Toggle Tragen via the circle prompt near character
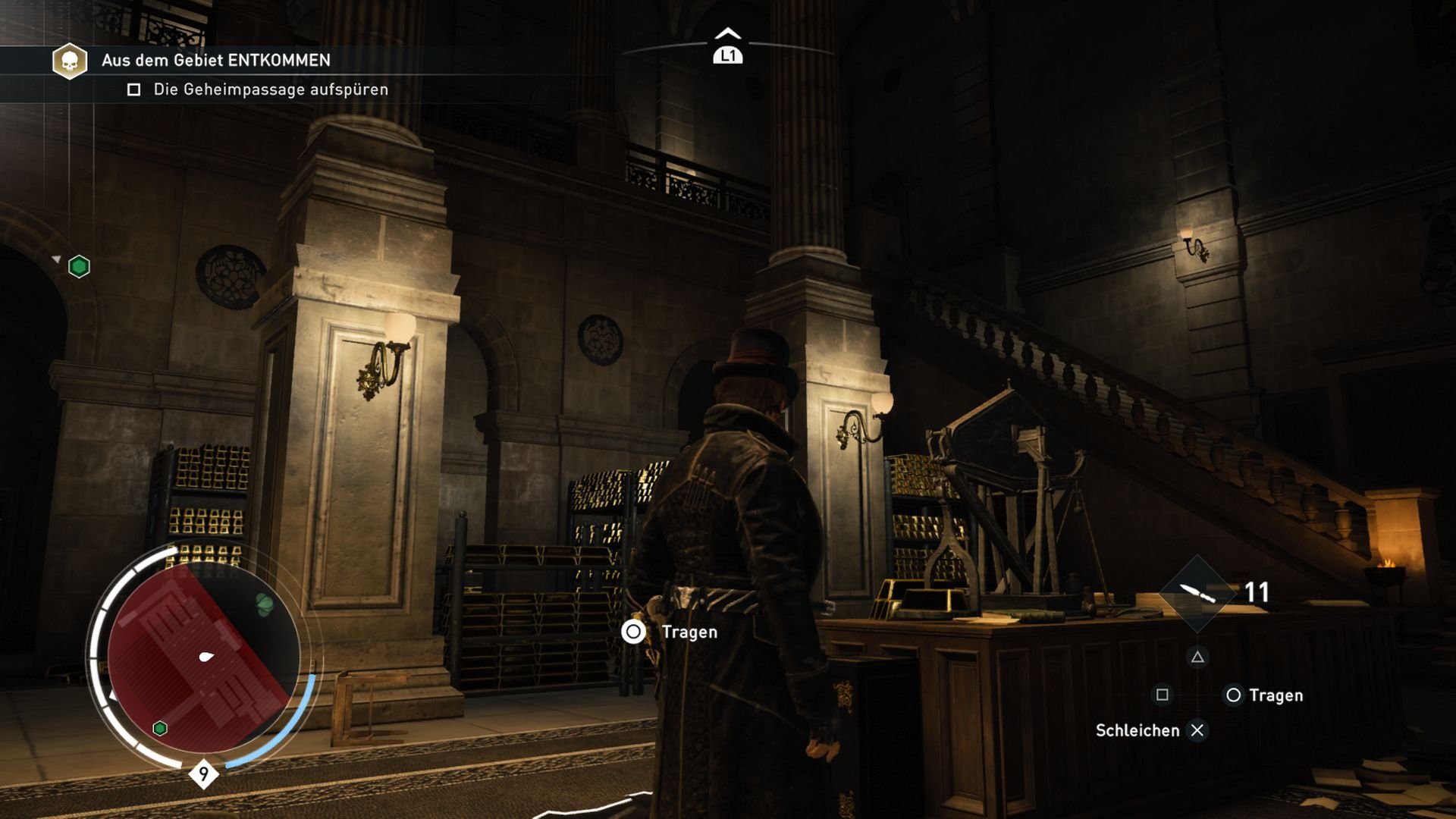Image resolution: width=1456 pixels, height=819 pixels. point(633,631)
